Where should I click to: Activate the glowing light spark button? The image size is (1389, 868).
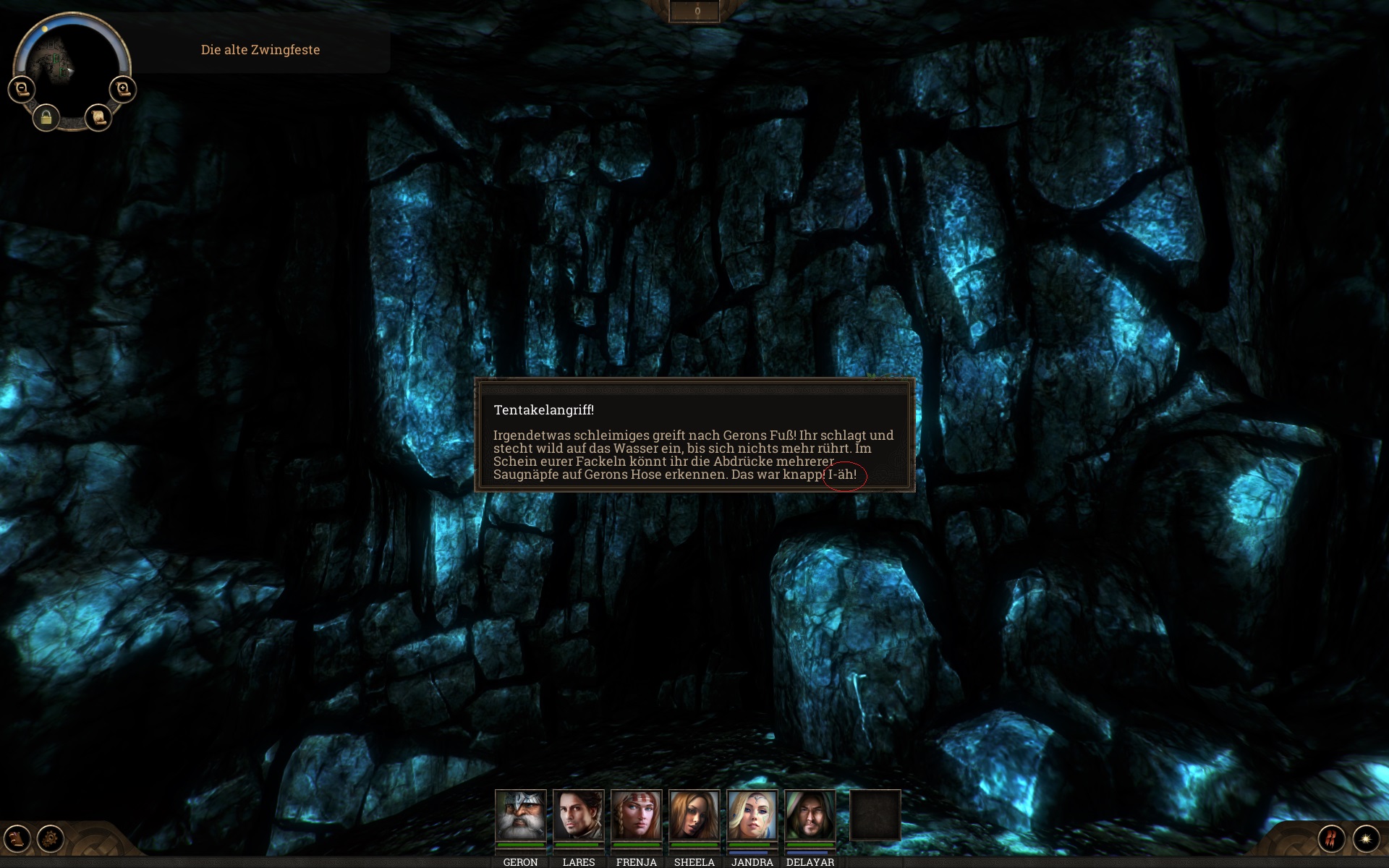click(1366, 839)
